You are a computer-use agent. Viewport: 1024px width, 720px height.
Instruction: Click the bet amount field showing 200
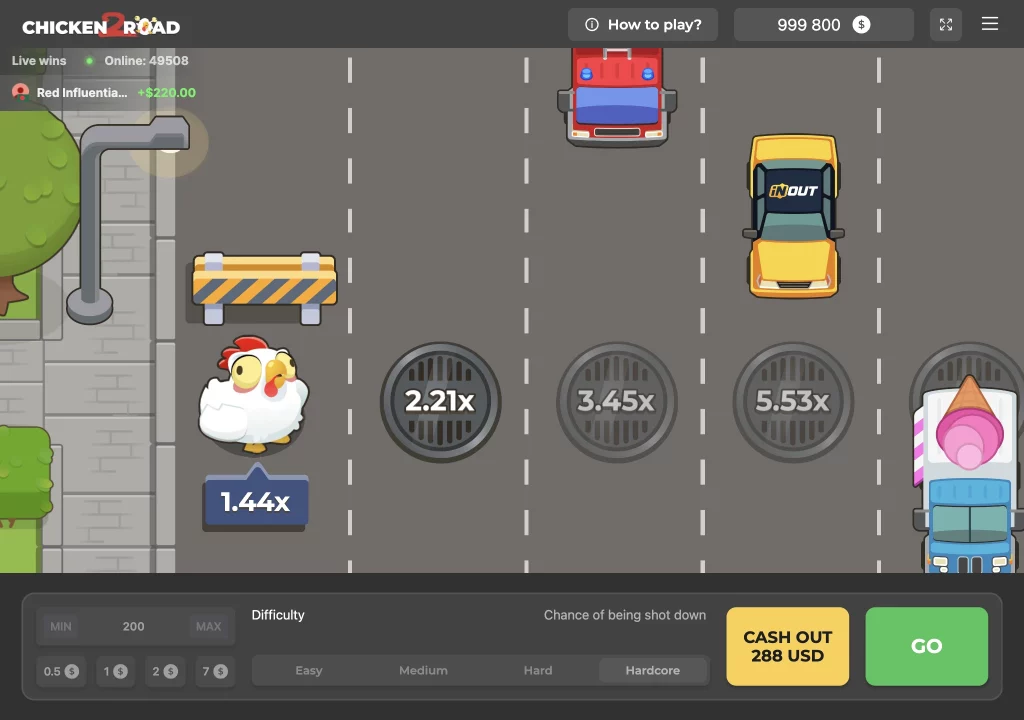(x=134, y=627)
